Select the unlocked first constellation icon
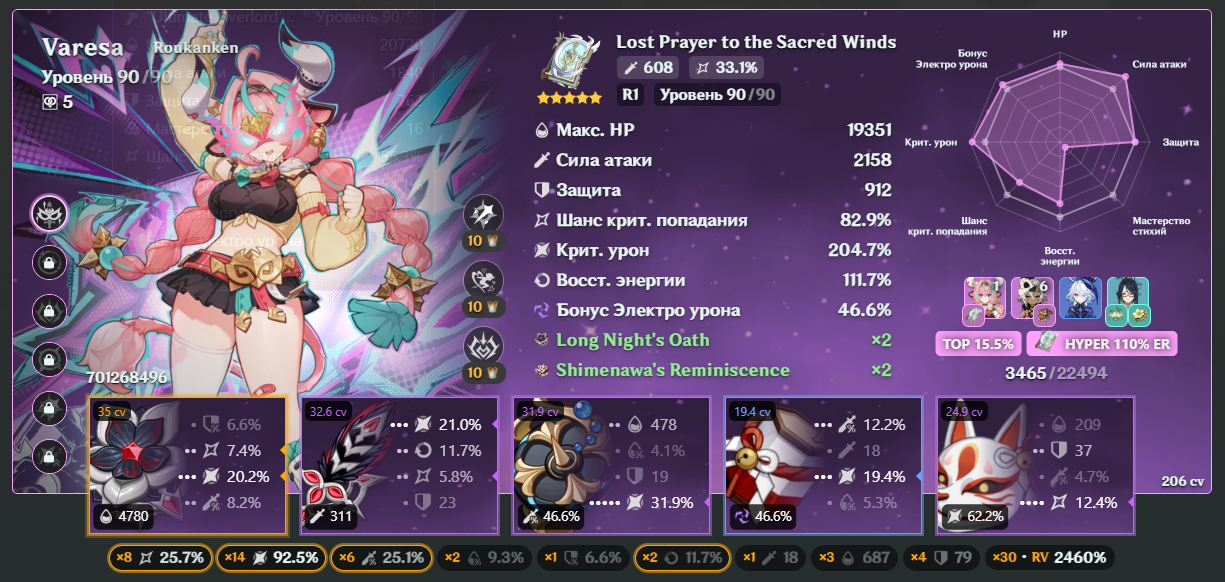This screenshot has width=1225, height=582. click(49, 213)
